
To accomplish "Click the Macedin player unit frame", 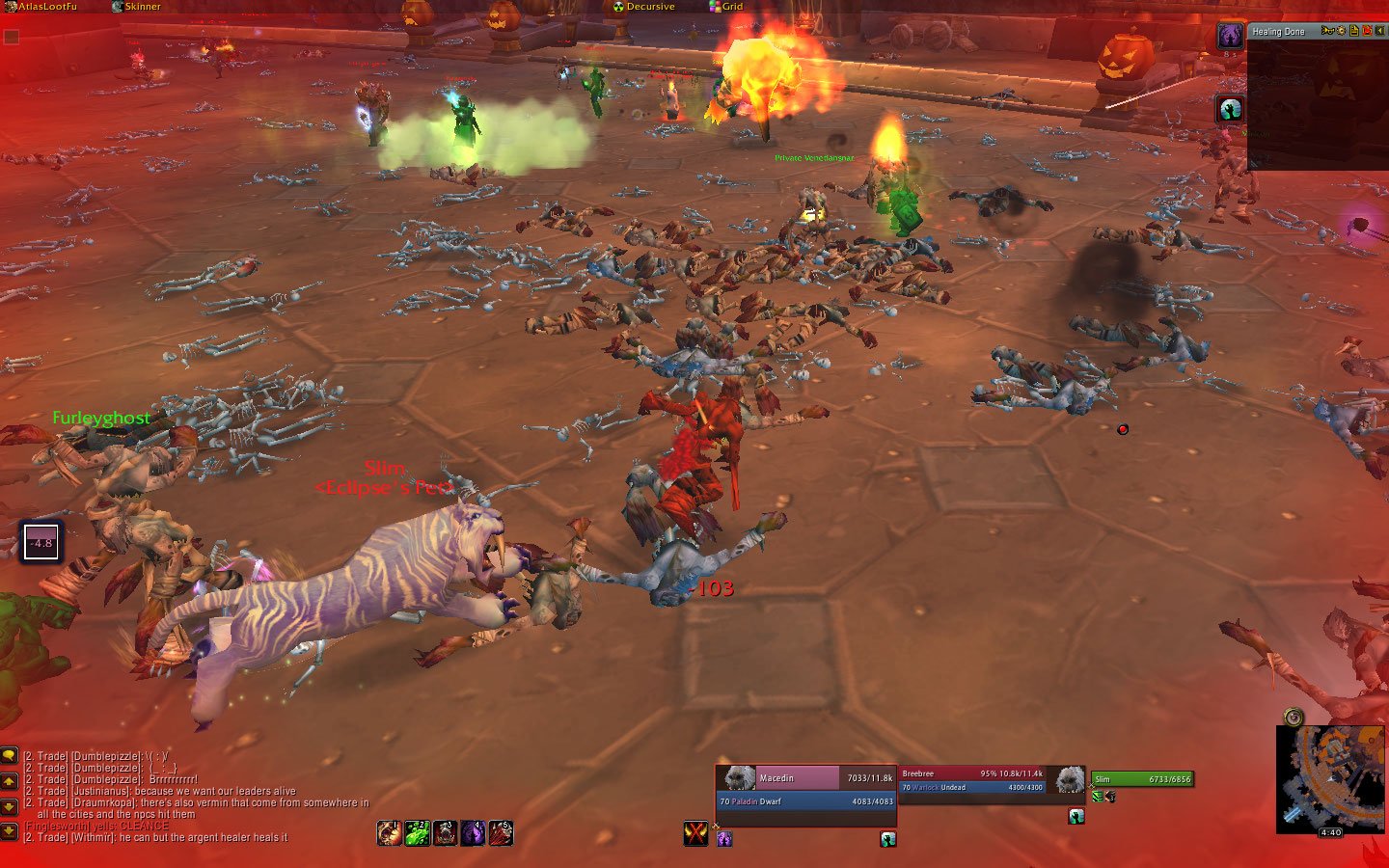I will coord(806,790).
